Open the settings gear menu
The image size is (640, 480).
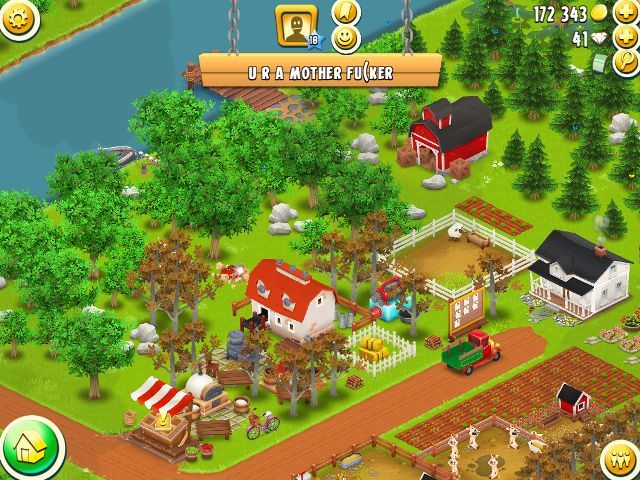(16, 16)
